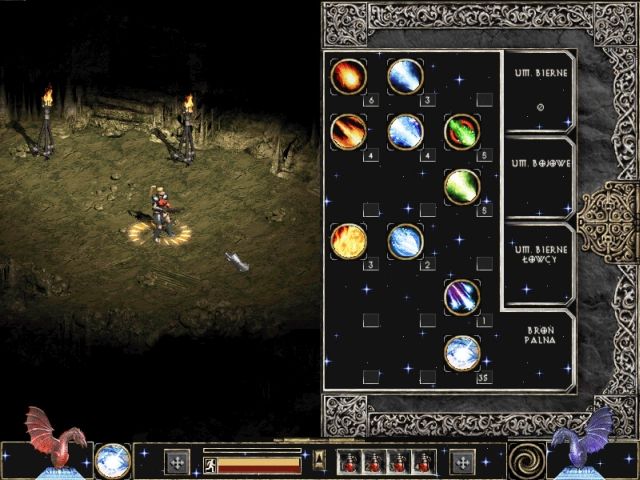This screenshot has width=640, height=480.
Task: Switch to the Um. Bierne tab
Action: [x=537, y=92]
